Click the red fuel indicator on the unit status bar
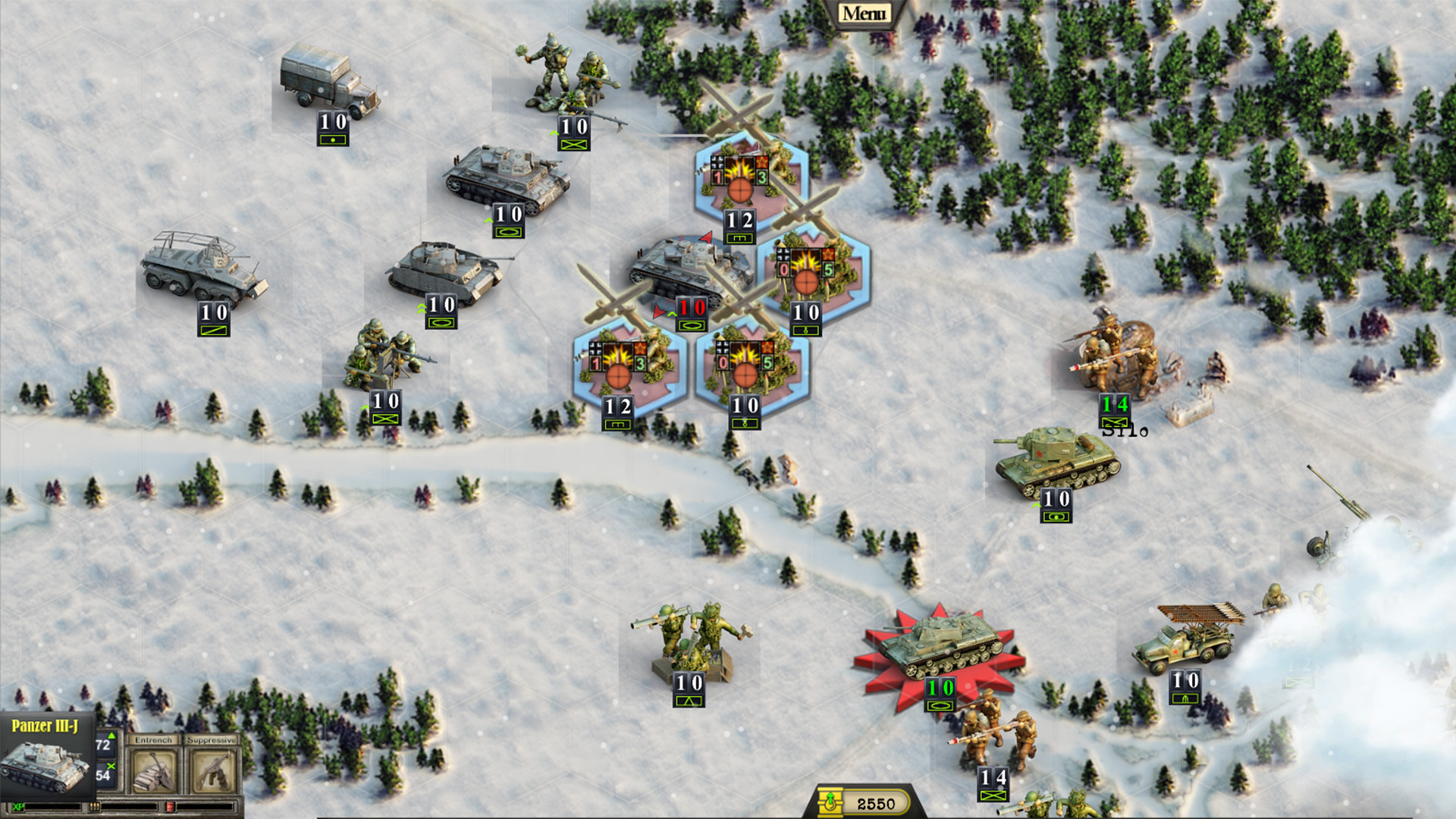Screen dimensions: 1456x819 [170, 806]
